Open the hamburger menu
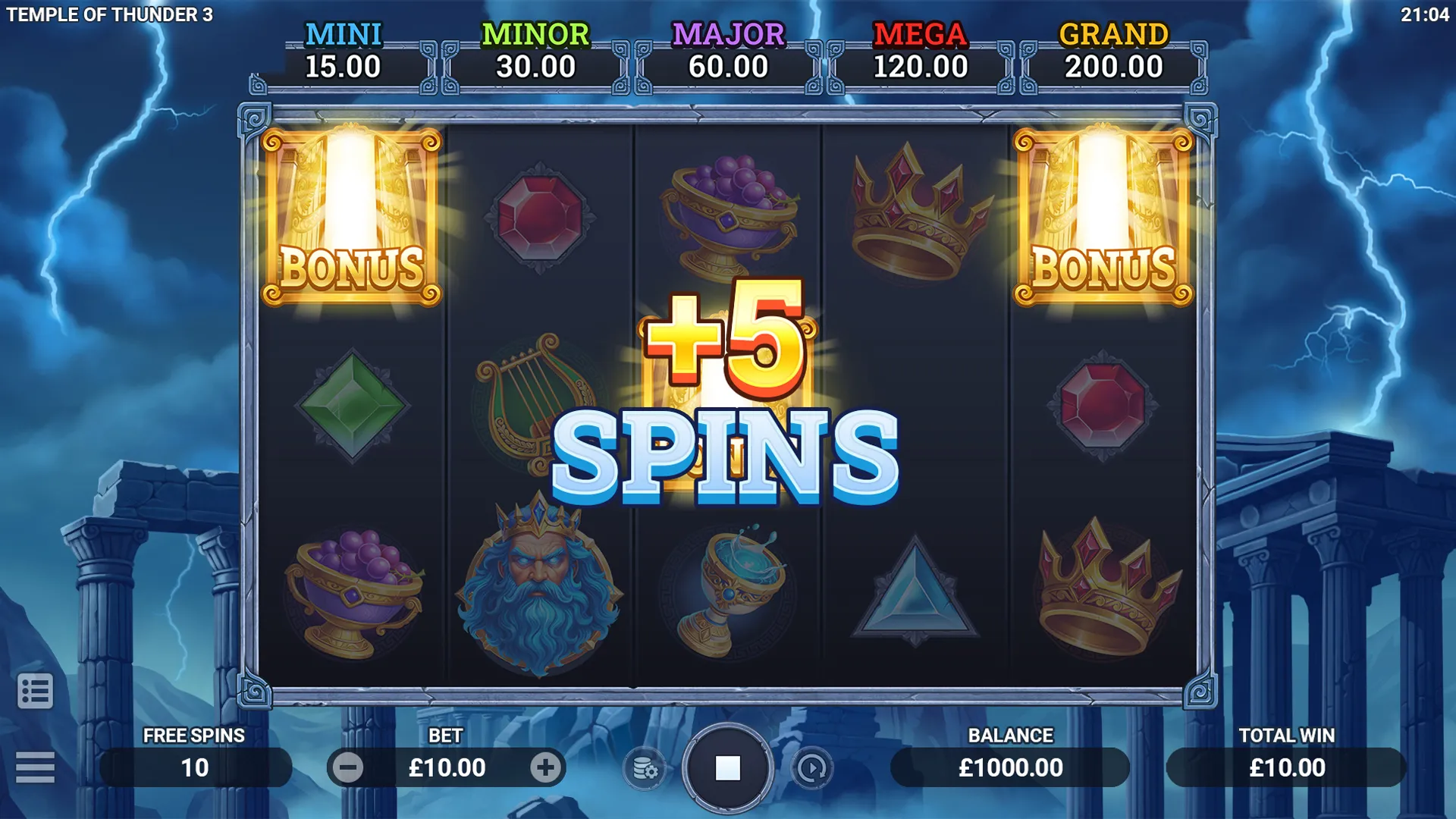Screen dimensions: 1456x819 point(35,767)
